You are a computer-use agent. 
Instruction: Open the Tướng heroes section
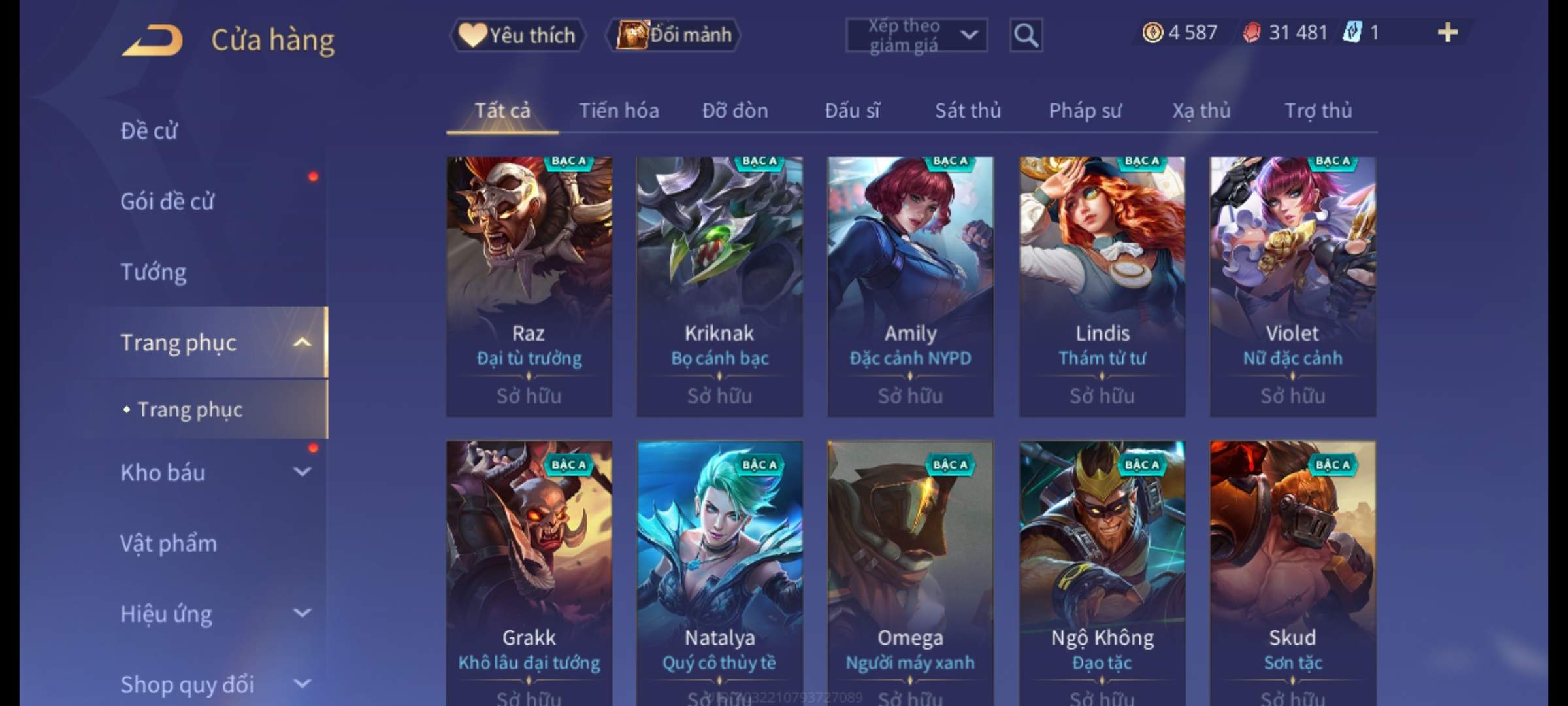tap(154, 272)
